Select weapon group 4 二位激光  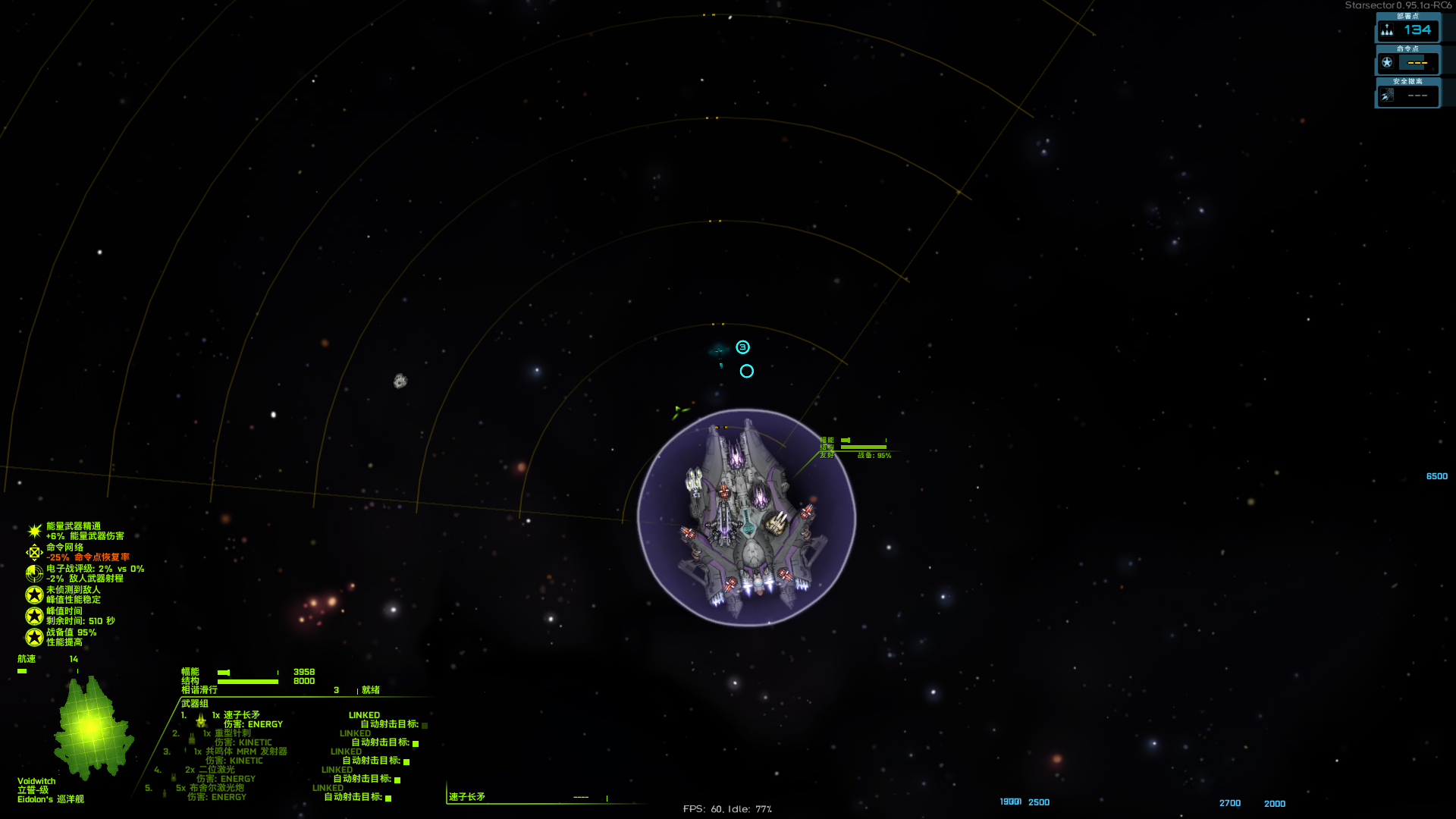click(x=217, y=770)
